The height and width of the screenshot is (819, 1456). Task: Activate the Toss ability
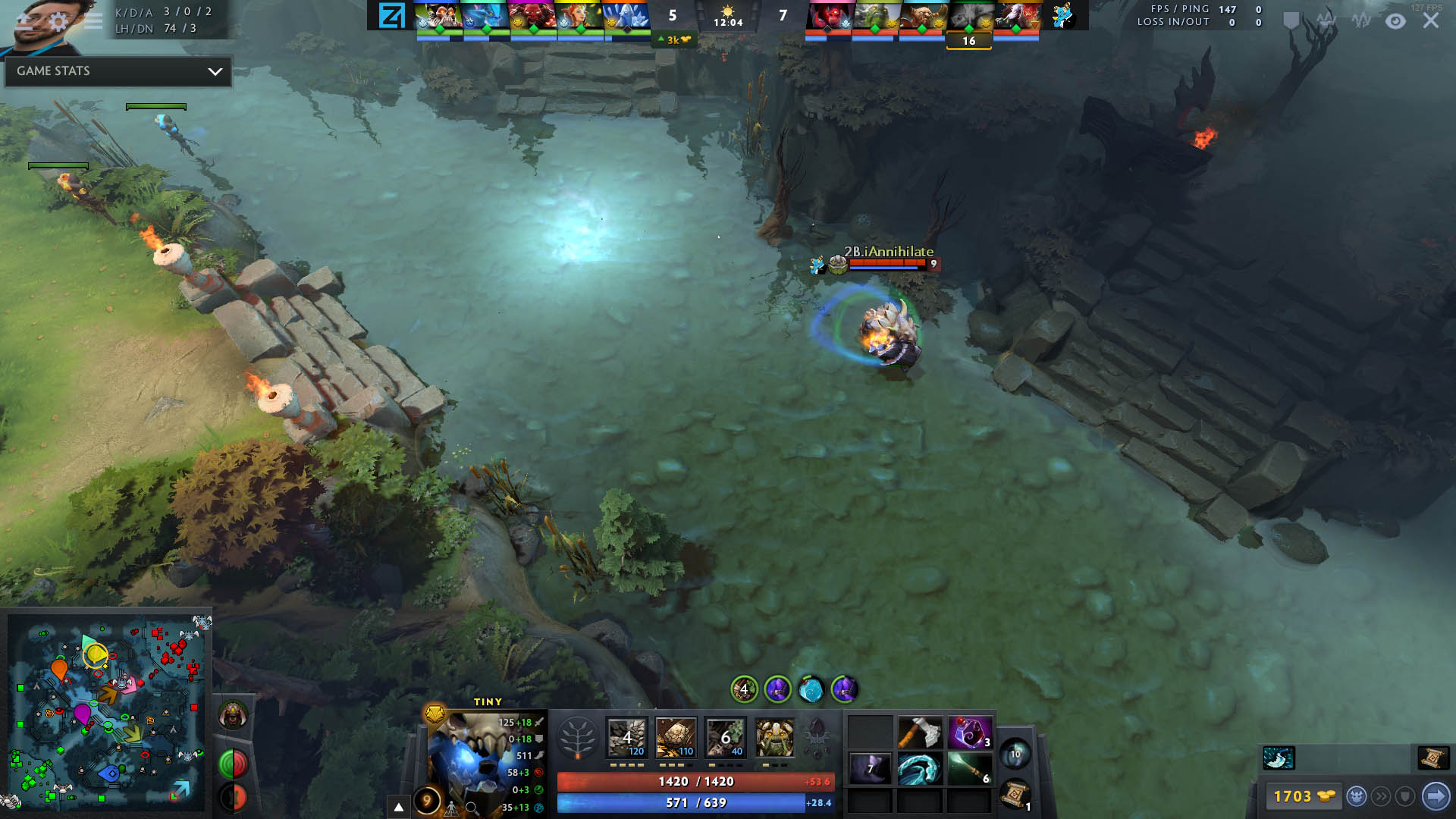point(676,737)
